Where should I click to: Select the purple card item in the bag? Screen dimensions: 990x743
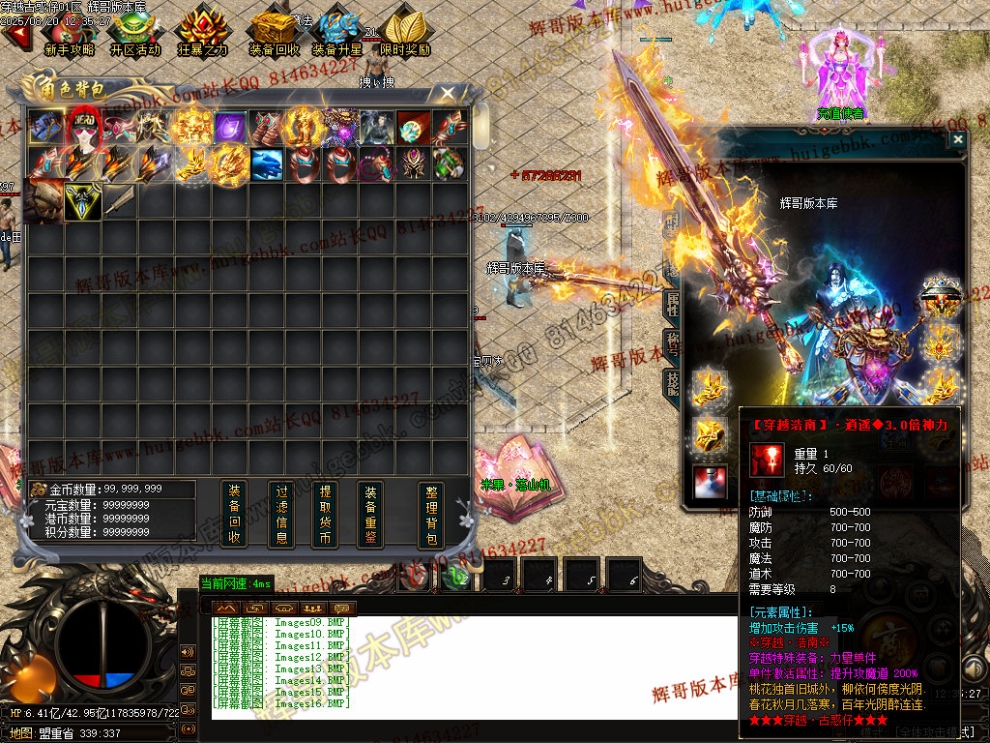pyautogui.click(x=231, y=128)
